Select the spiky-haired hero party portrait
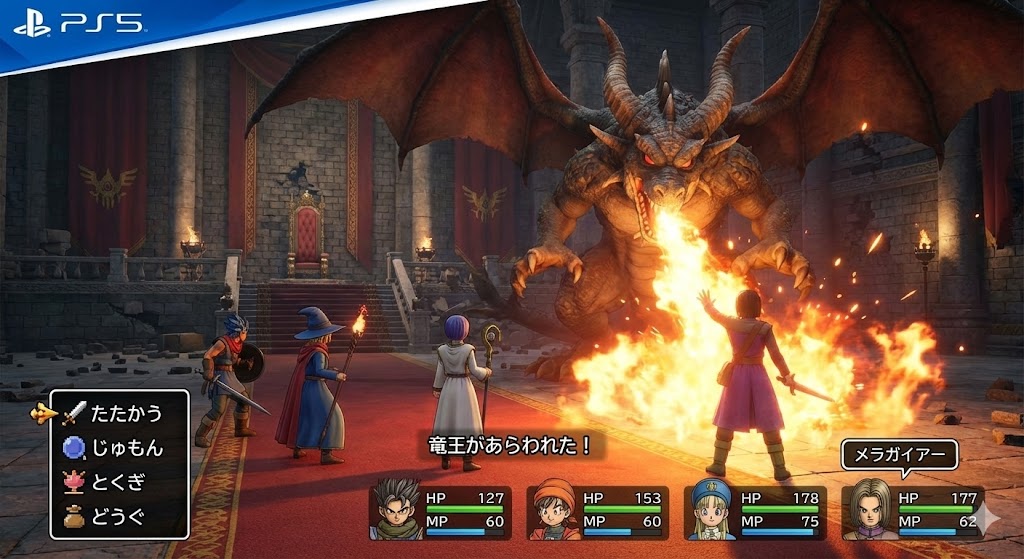Screen dimensions: 1024x559 (397, 508)
